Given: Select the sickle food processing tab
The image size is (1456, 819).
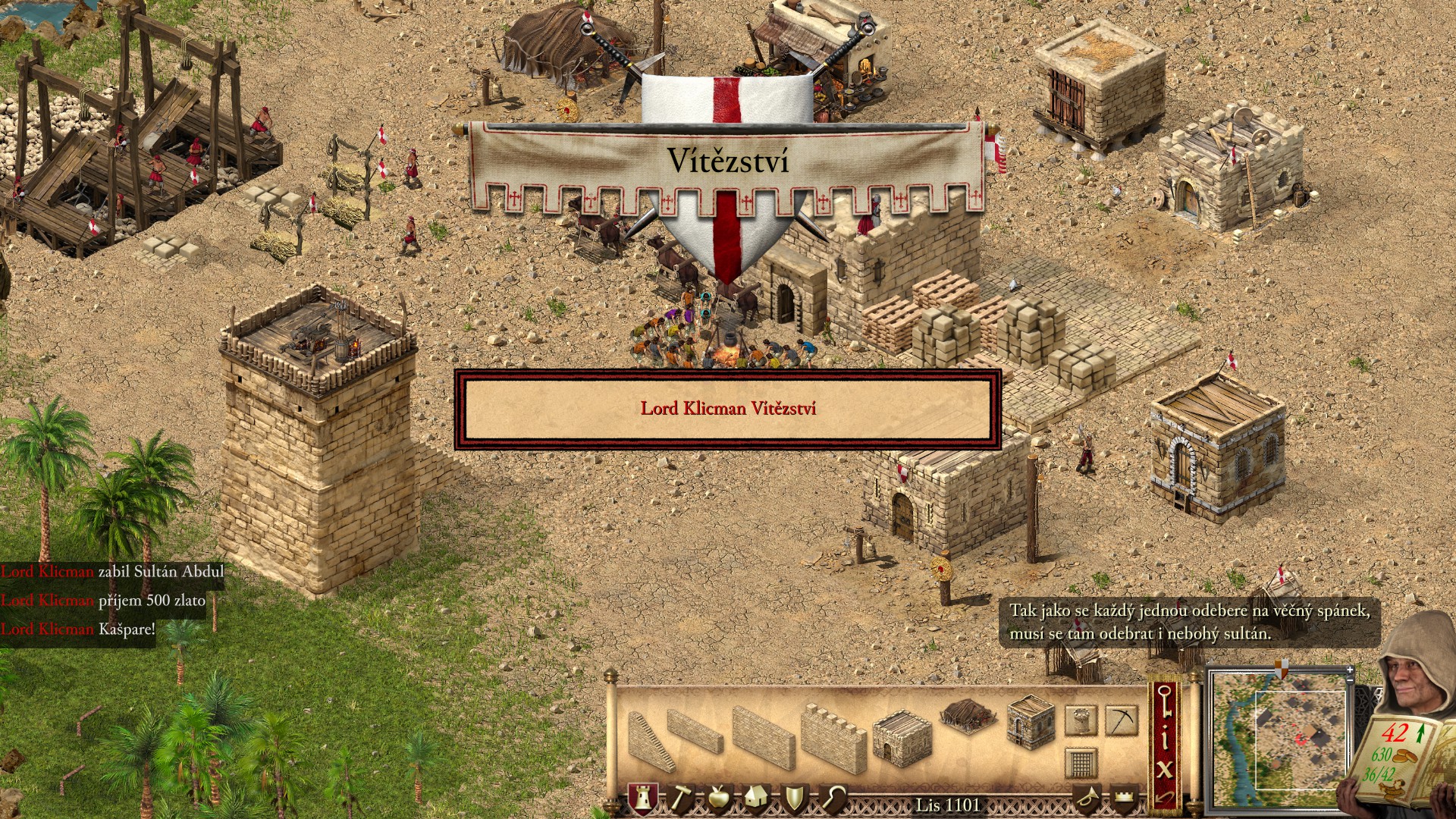Looking at the screenshot, I should pos(833,798).
